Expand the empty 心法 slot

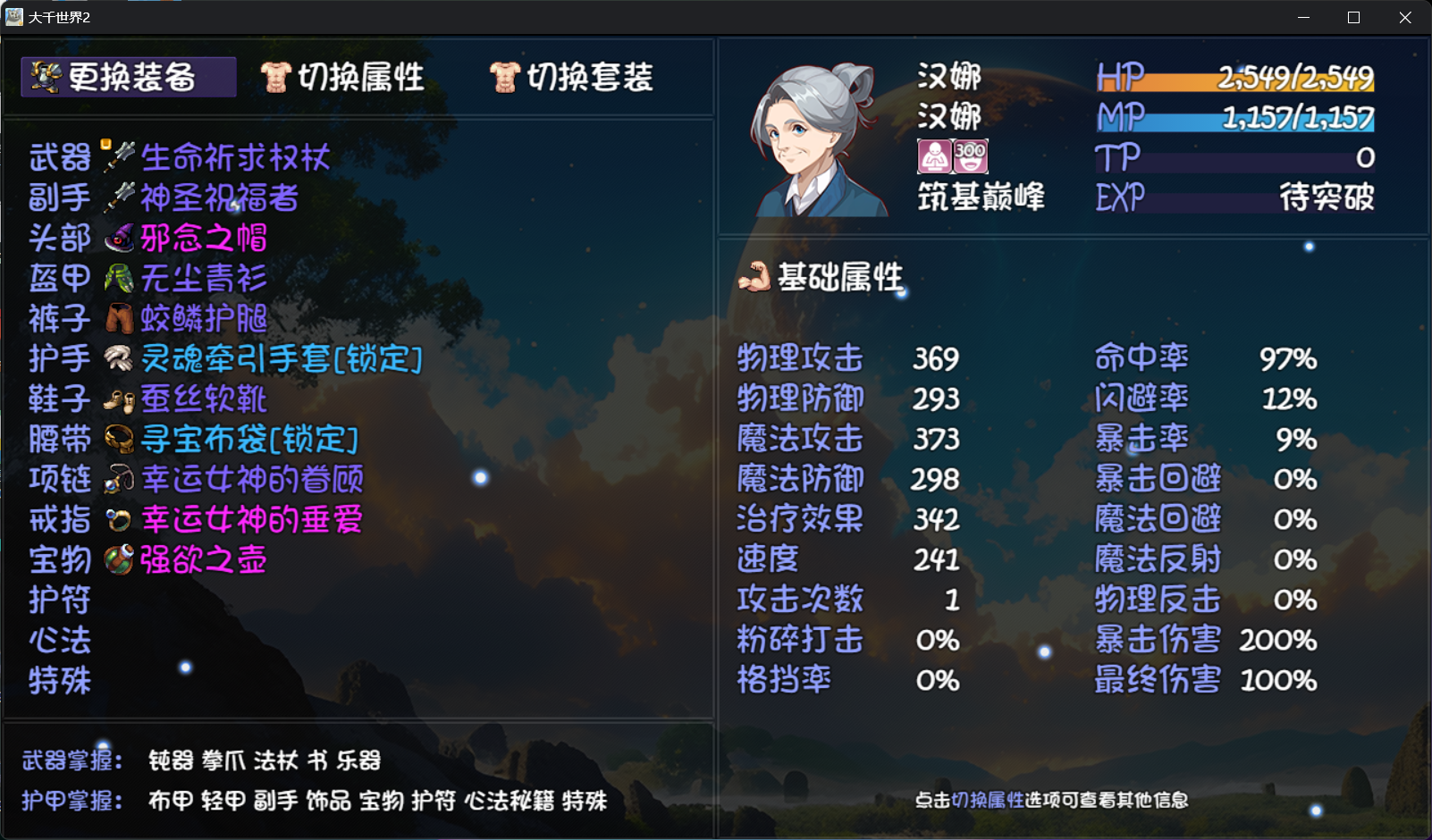[x=59, y=641]
